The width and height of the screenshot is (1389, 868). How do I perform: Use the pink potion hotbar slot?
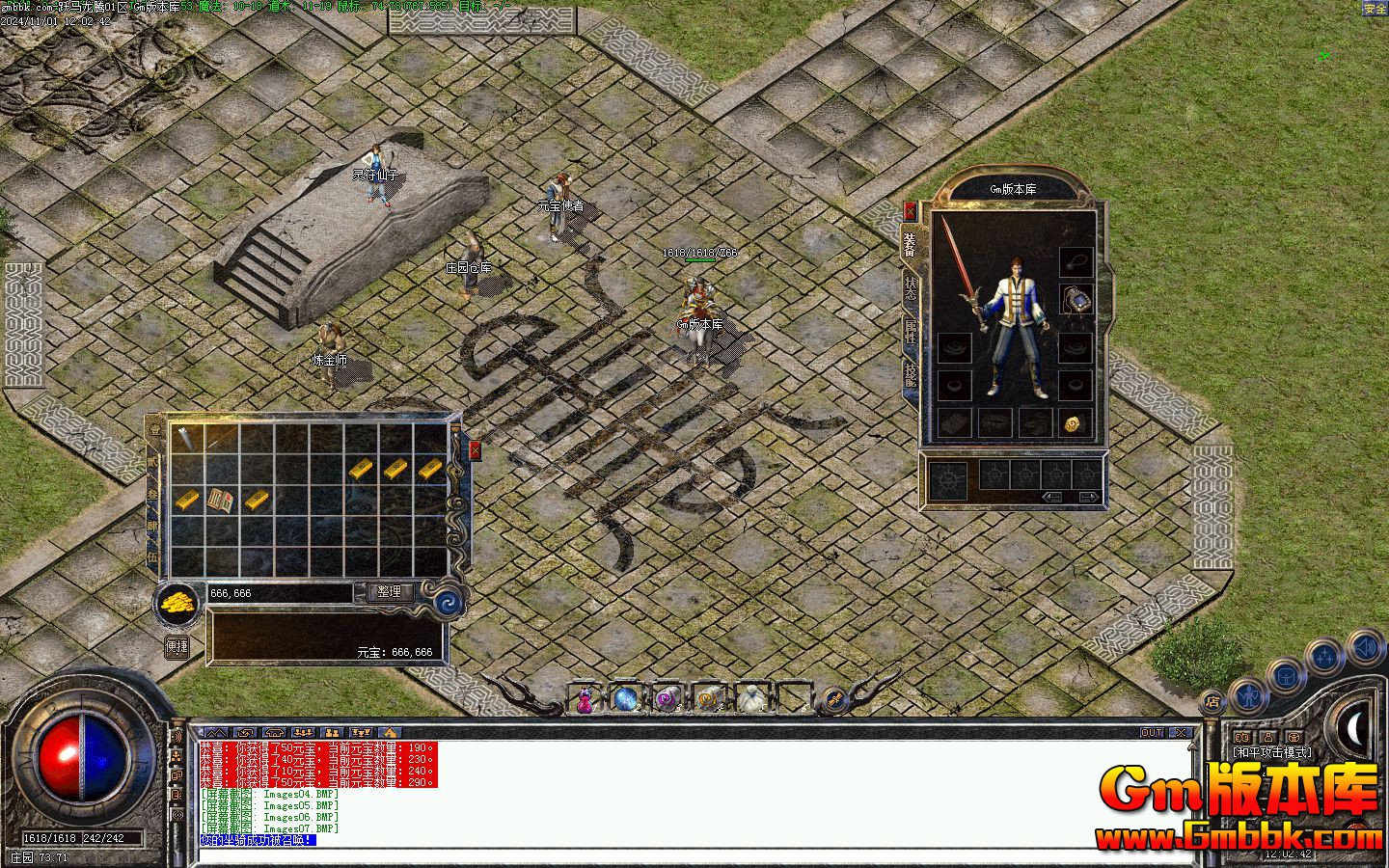585,699
